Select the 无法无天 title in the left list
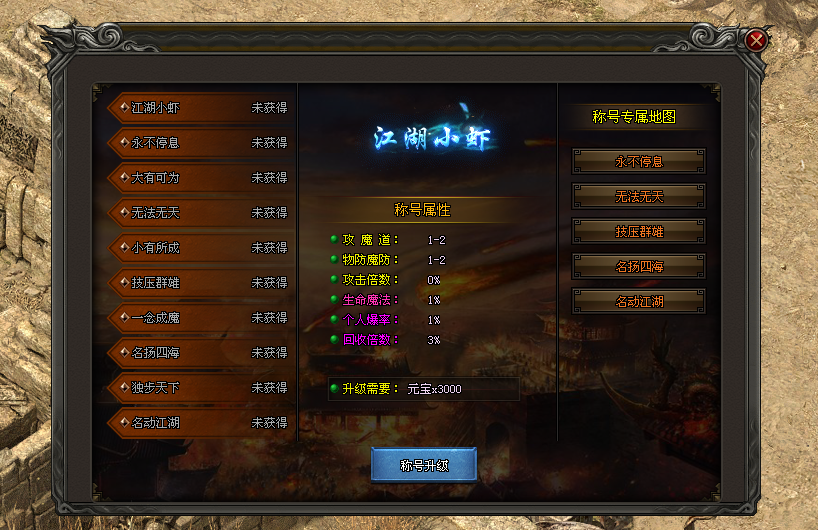Image resolution: width=818 pixels, height=530 pixels. (198, 213)
